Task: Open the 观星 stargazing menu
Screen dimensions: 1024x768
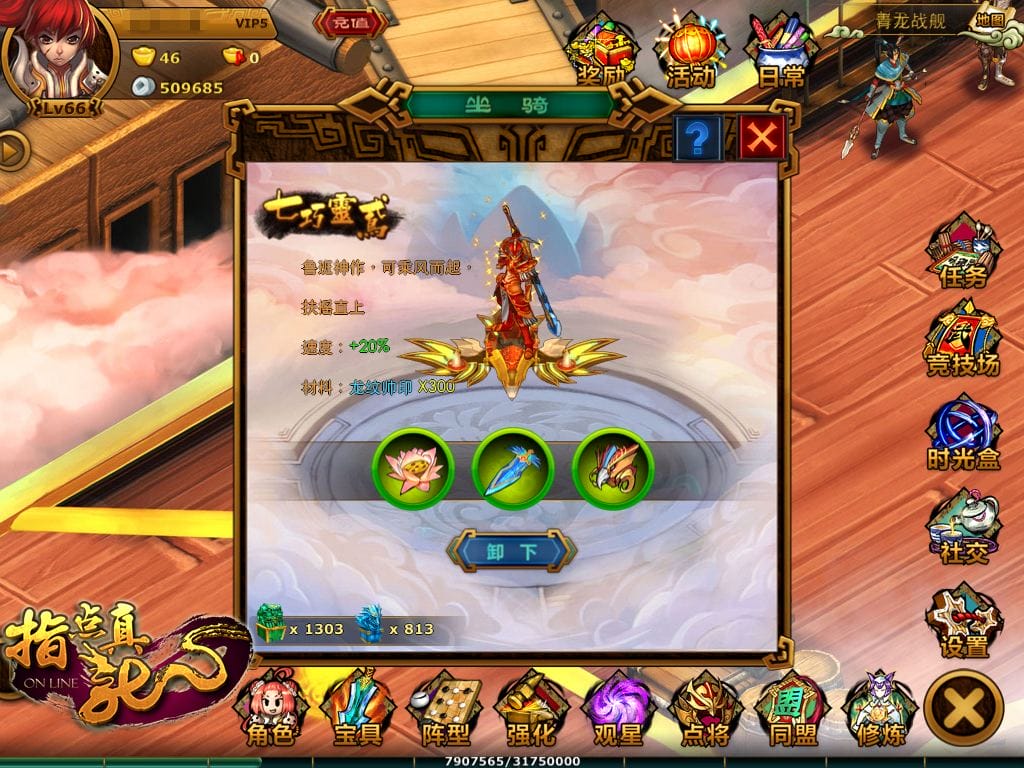Action: point(617,711)
